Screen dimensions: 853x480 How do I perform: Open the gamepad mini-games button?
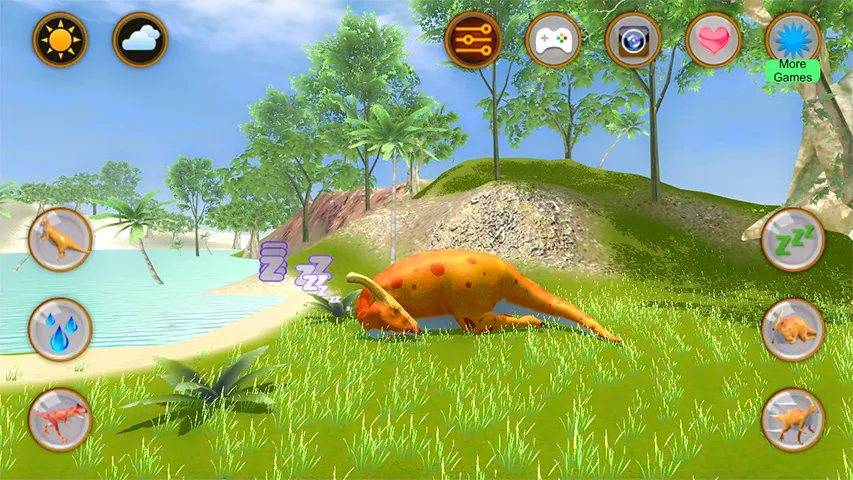(x=553, y=40)
